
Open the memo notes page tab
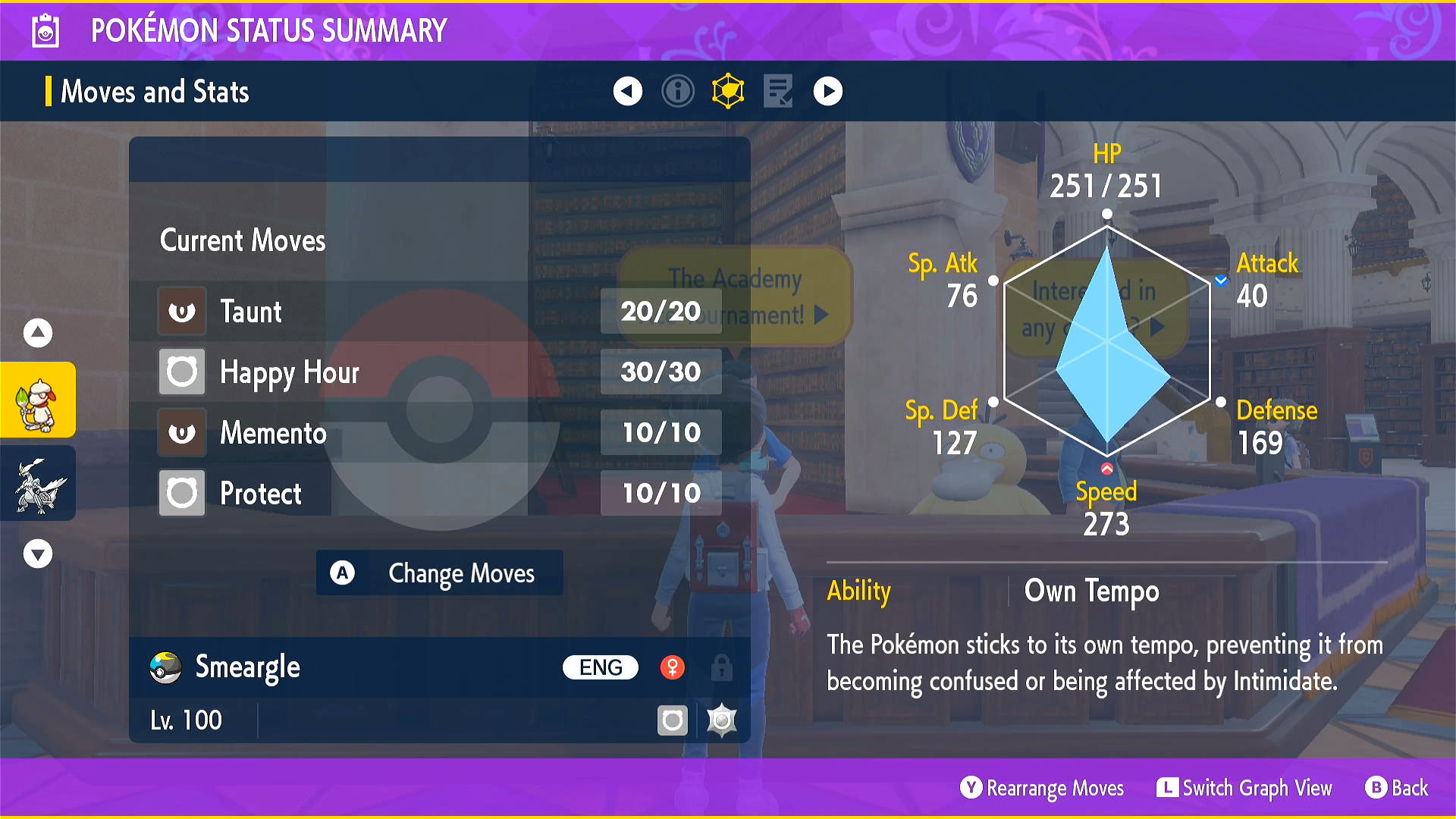pos(778,92)
